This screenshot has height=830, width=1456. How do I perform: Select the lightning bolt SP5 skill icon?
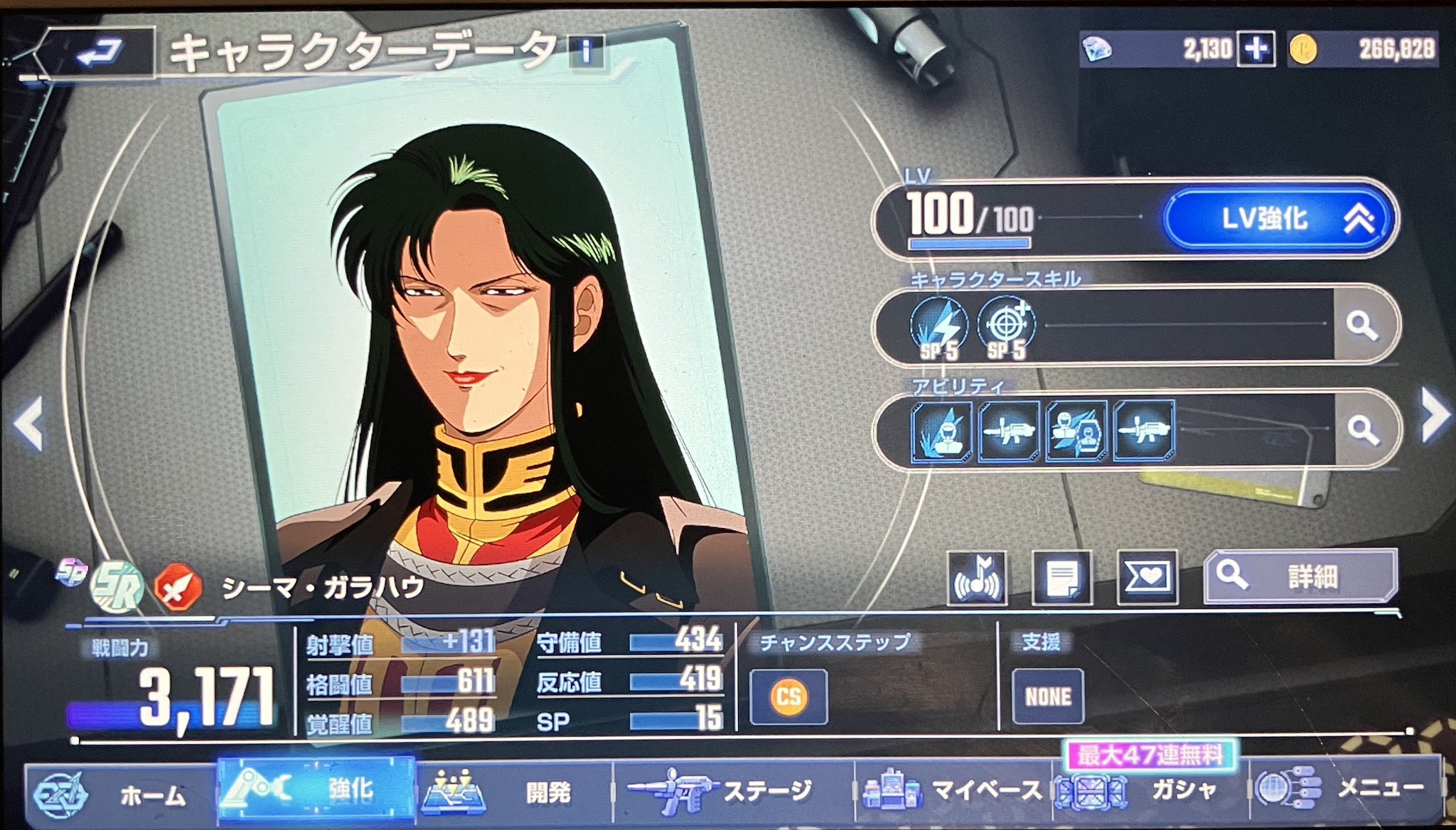point(939,328)
